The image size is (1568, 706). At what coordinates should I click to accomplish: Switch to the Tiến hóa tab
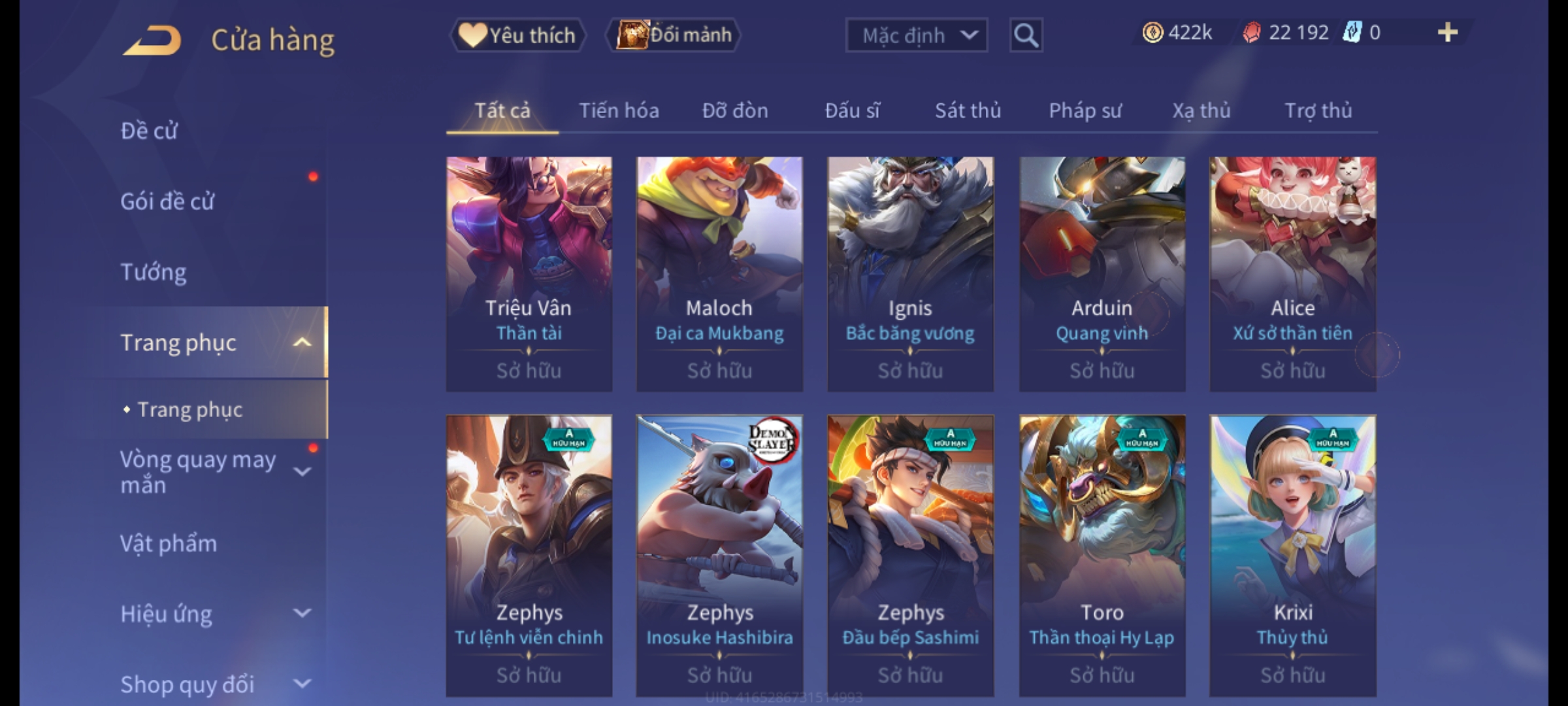(619, 110)
